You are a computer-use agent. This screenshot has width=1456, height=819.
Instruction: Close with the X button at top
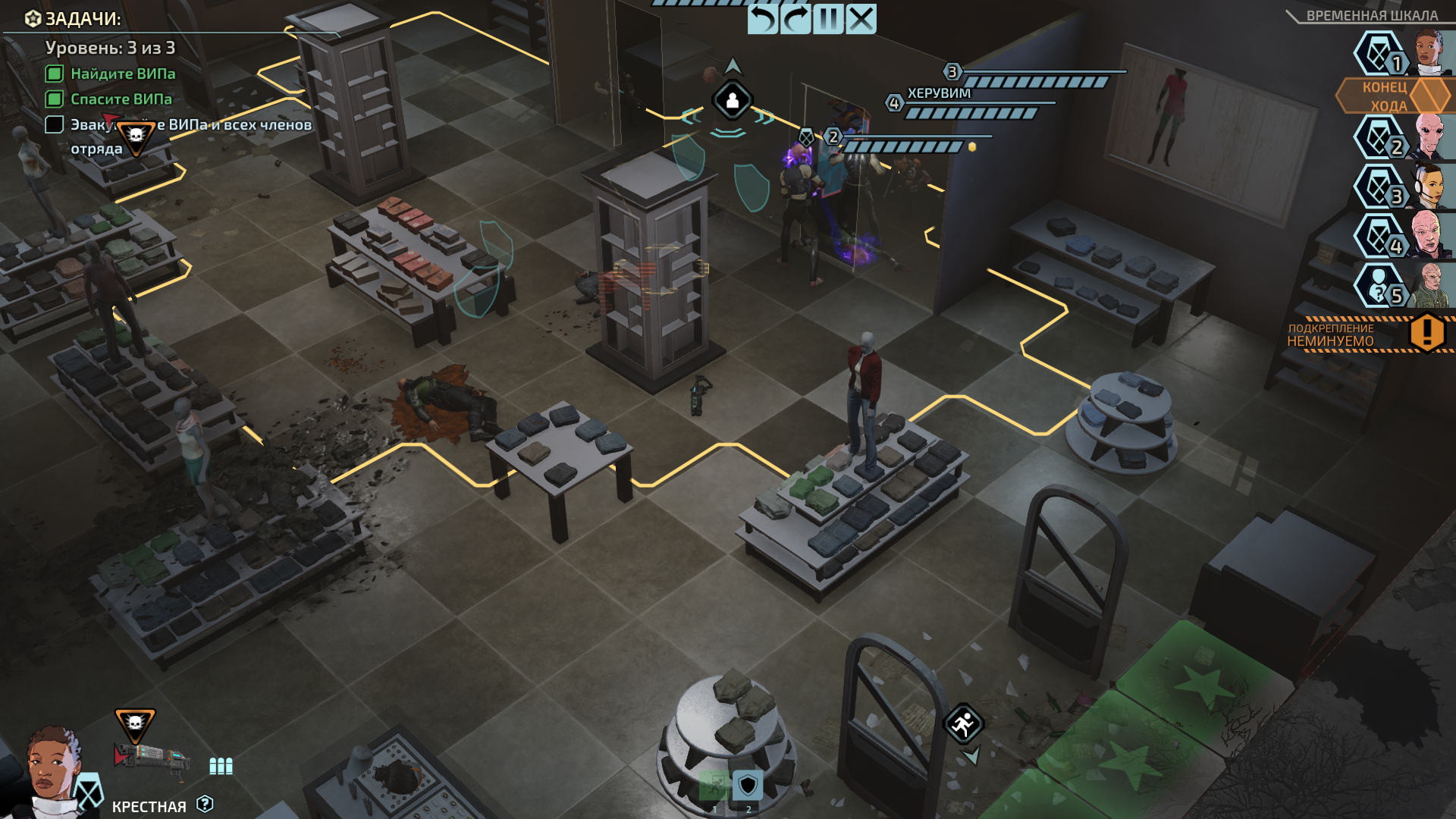(861, 19)
